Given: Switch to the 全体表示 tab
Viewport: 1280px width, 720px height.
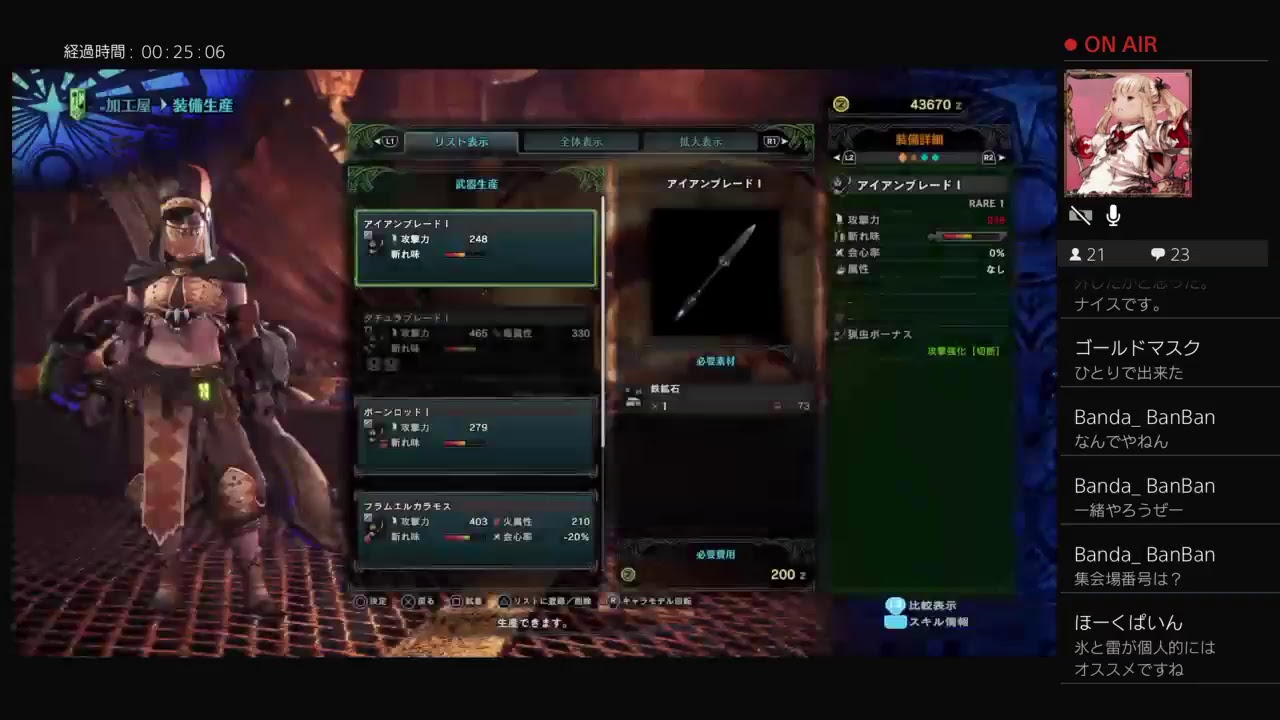Looking at the screenshot, I should pos(581,141).
